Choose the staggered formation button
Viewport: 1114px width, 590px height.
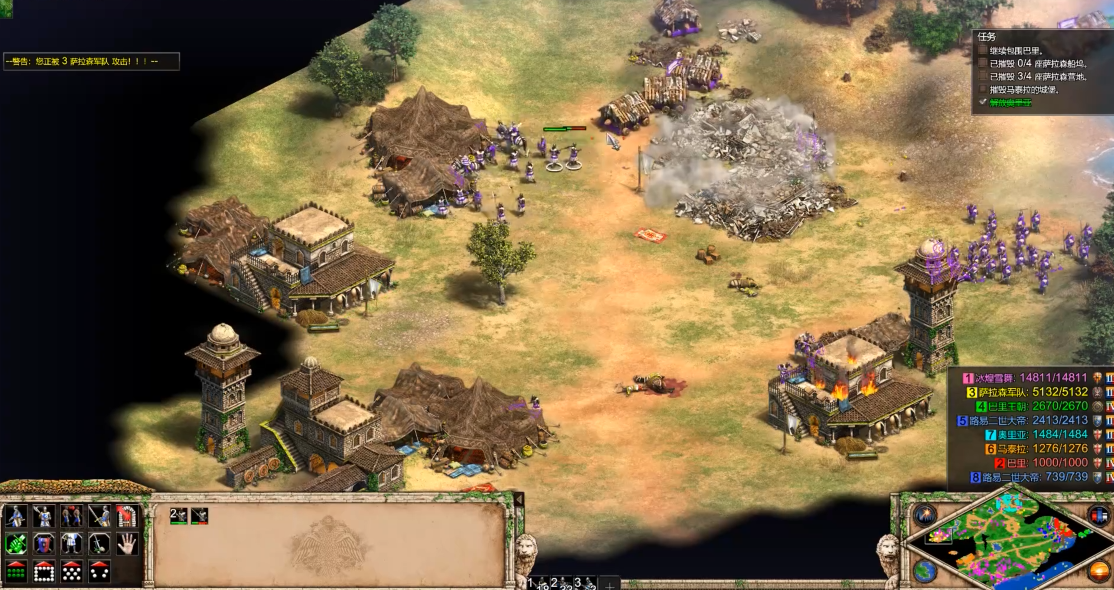(x=71, y=571)
